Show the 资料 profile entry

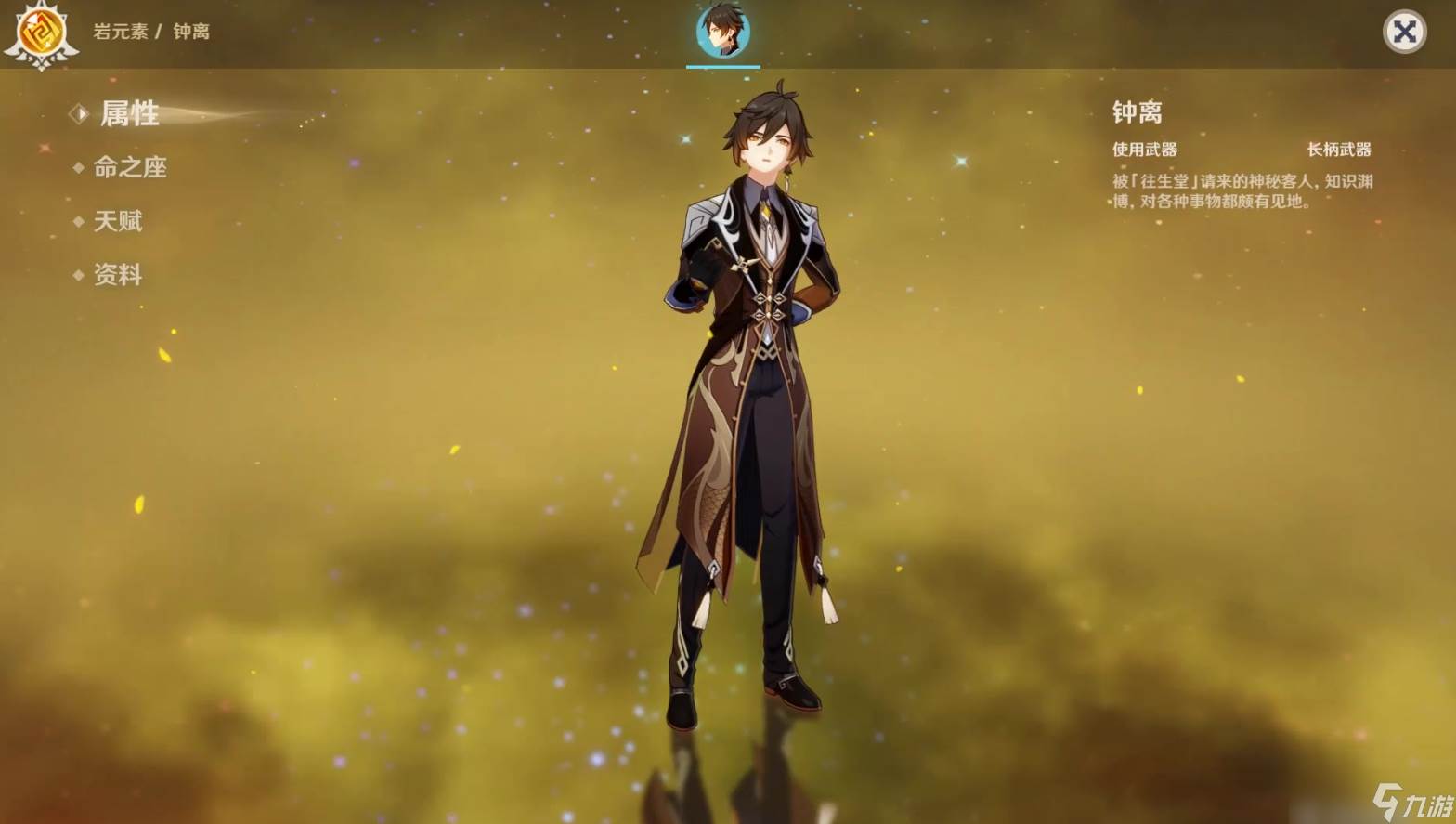coord(117,275)
